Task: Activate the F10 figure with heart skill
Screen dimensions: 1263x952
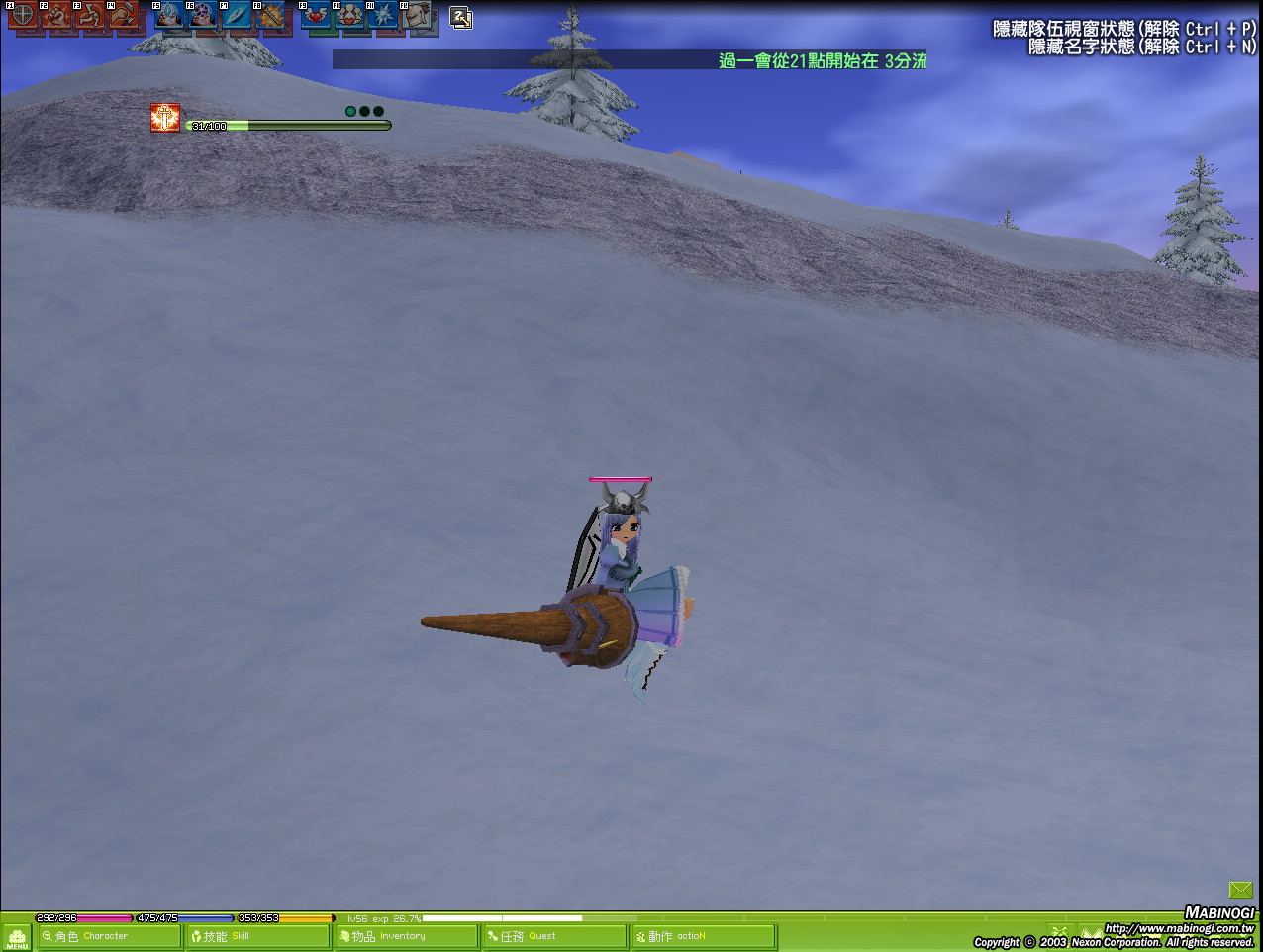Action: [350, 16]
